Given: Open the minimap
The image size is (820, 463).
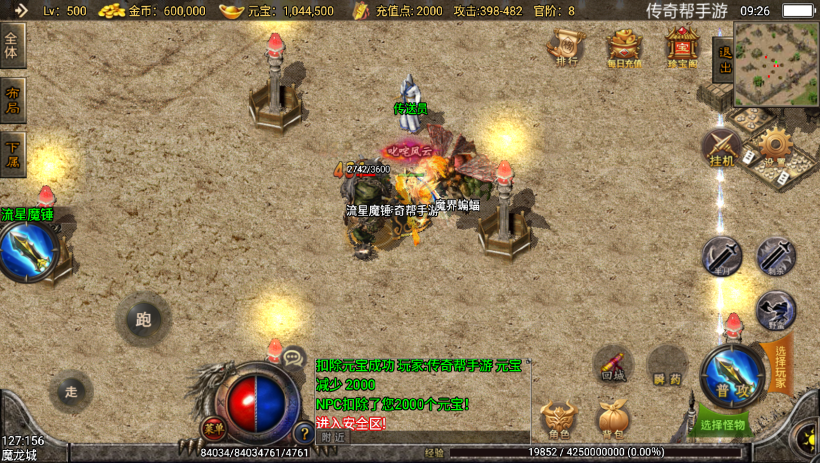Looking at the screenshot, I should tap(776, 64).
